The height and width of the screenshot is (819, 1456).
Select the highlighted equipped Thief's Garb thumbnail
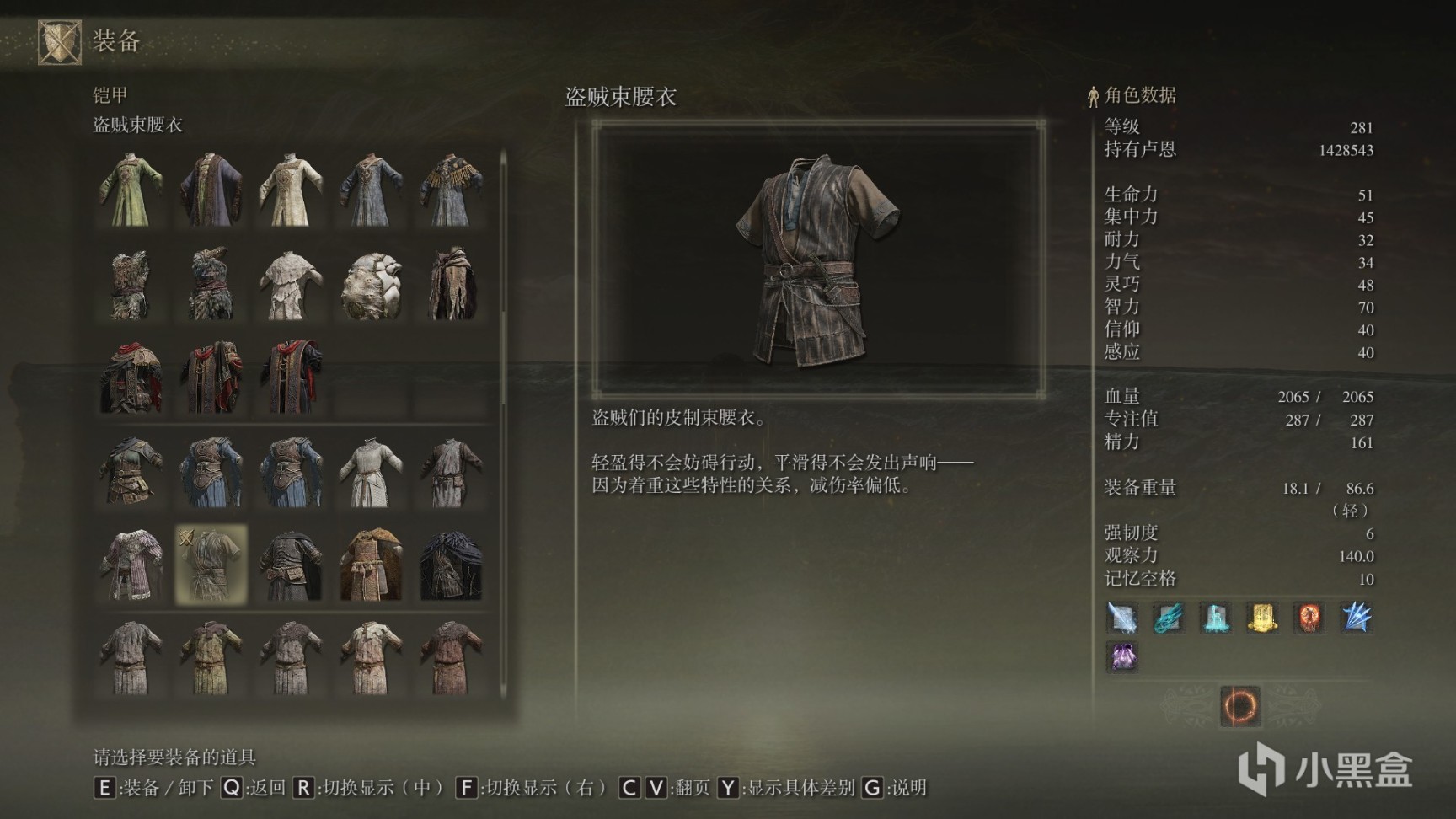click(211, 563)
